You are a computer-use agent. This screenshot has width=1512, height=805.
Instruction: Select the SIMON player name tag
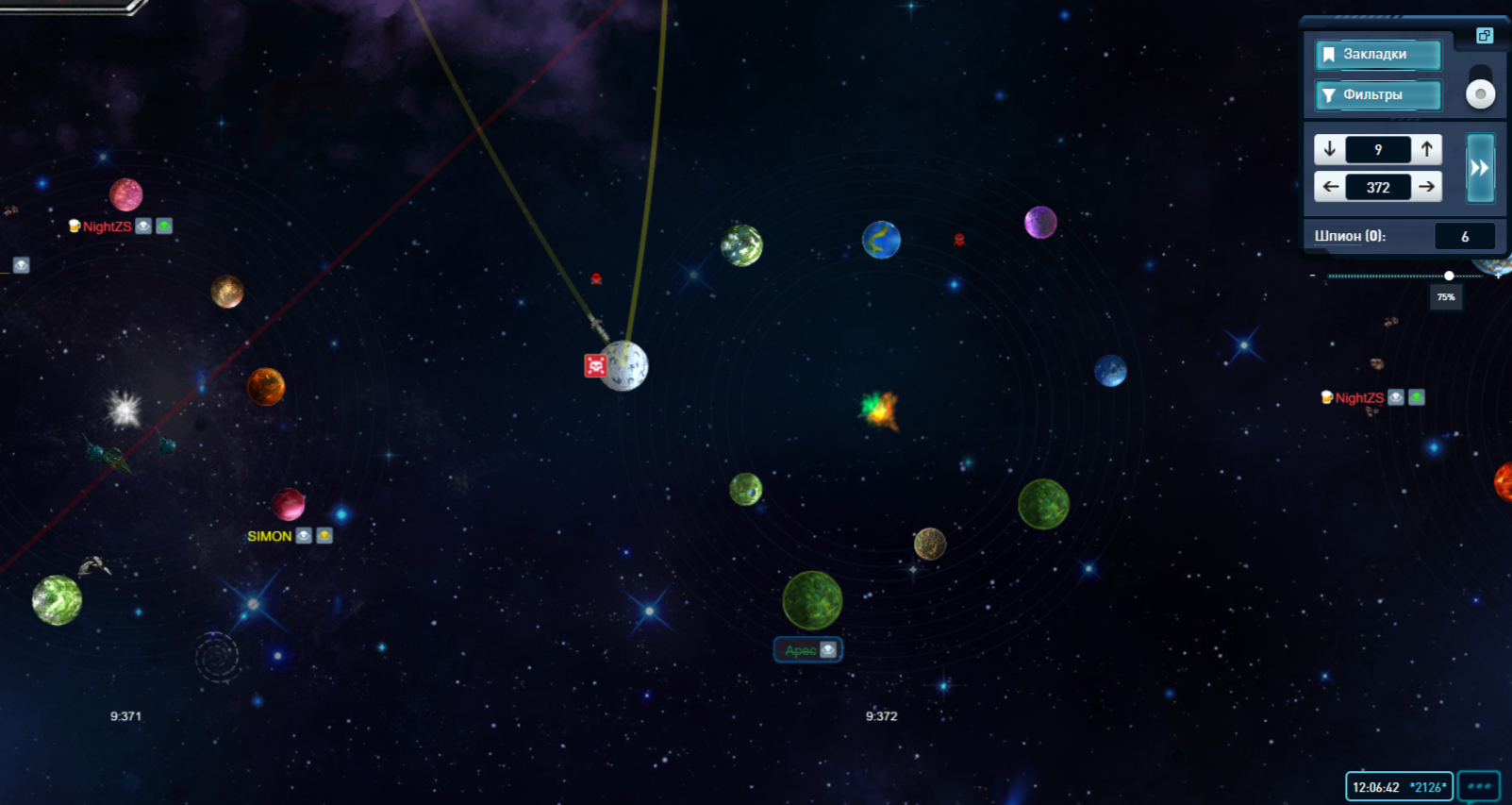coord(270,536)
